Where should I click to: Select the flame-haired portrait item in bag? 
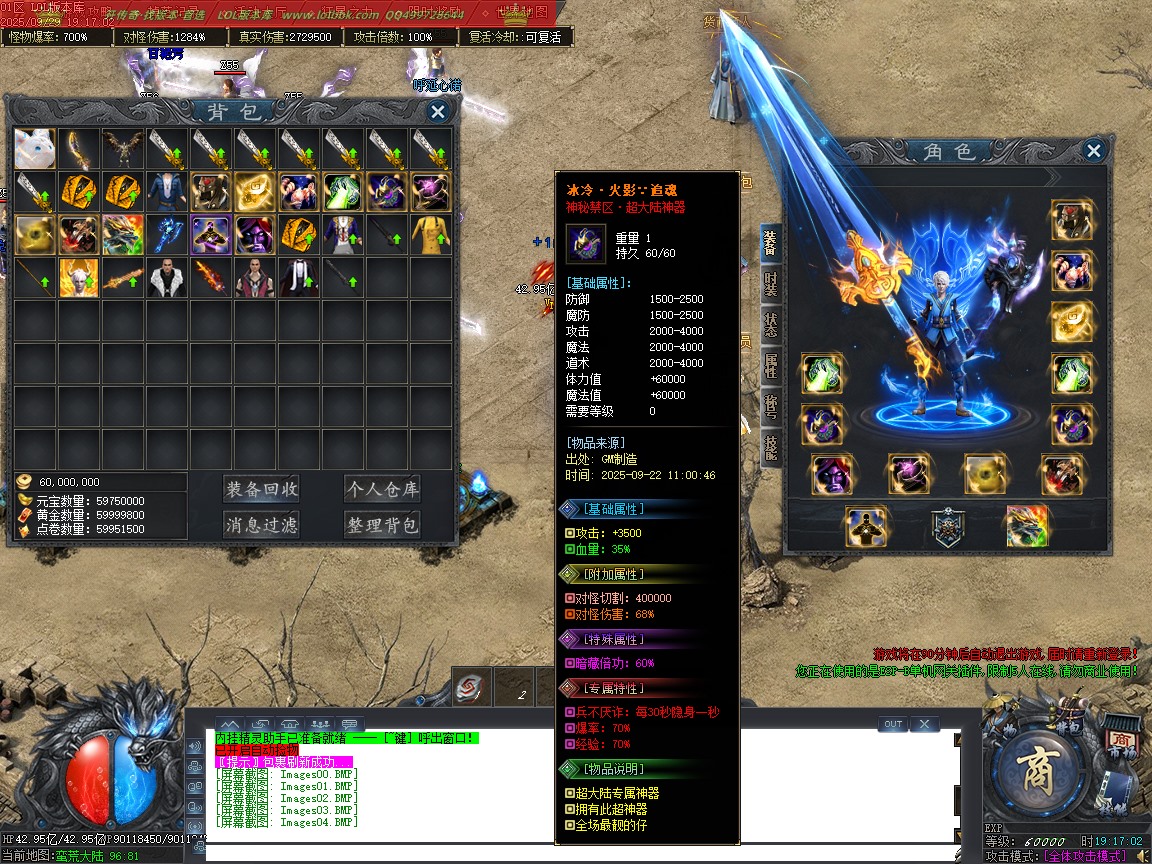tap(79, 278)
